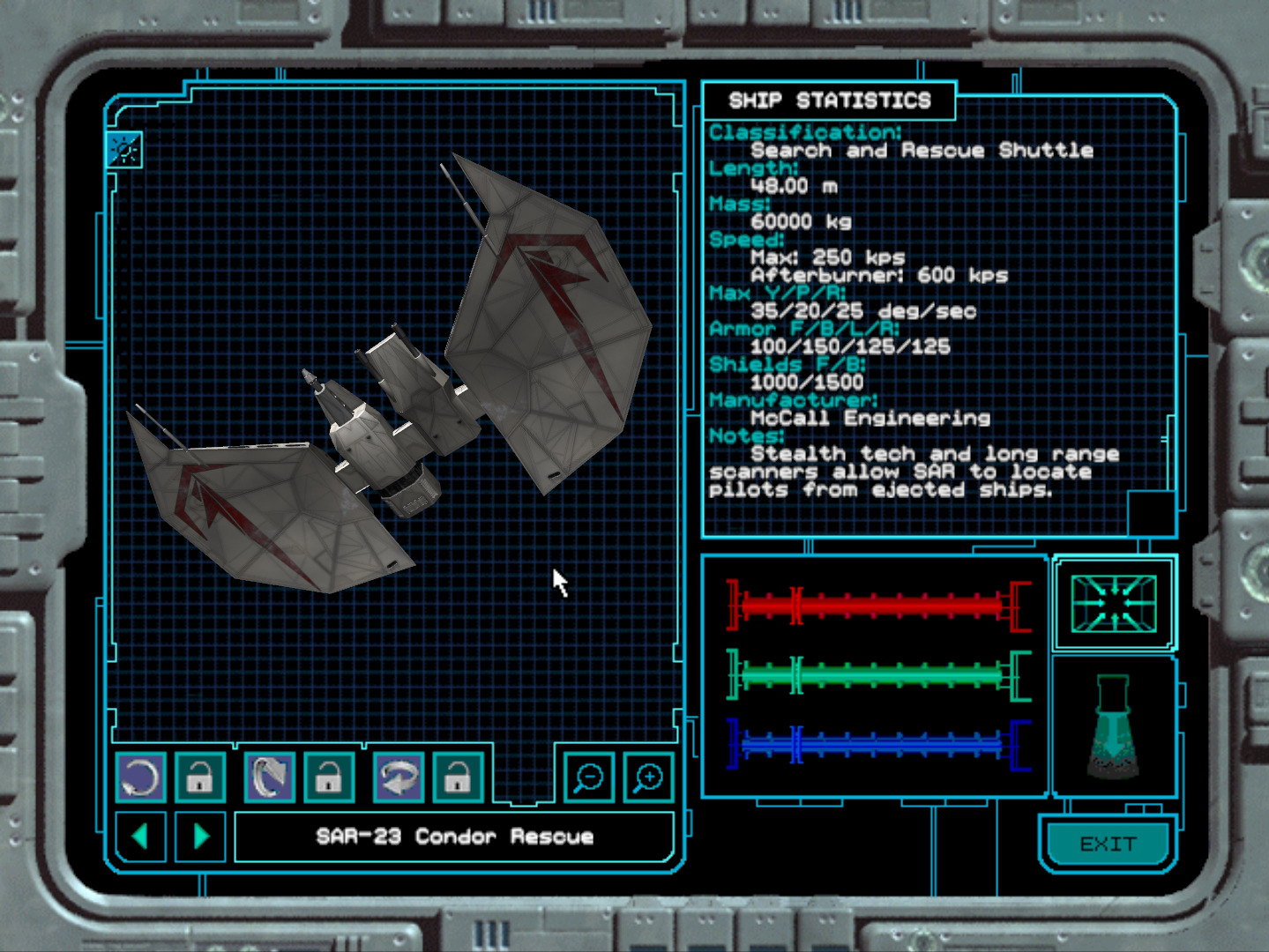The height and width of the screenshot is (952, 1269).
Task: Show the previous ship with left arrow
Action: pos(140,836)
